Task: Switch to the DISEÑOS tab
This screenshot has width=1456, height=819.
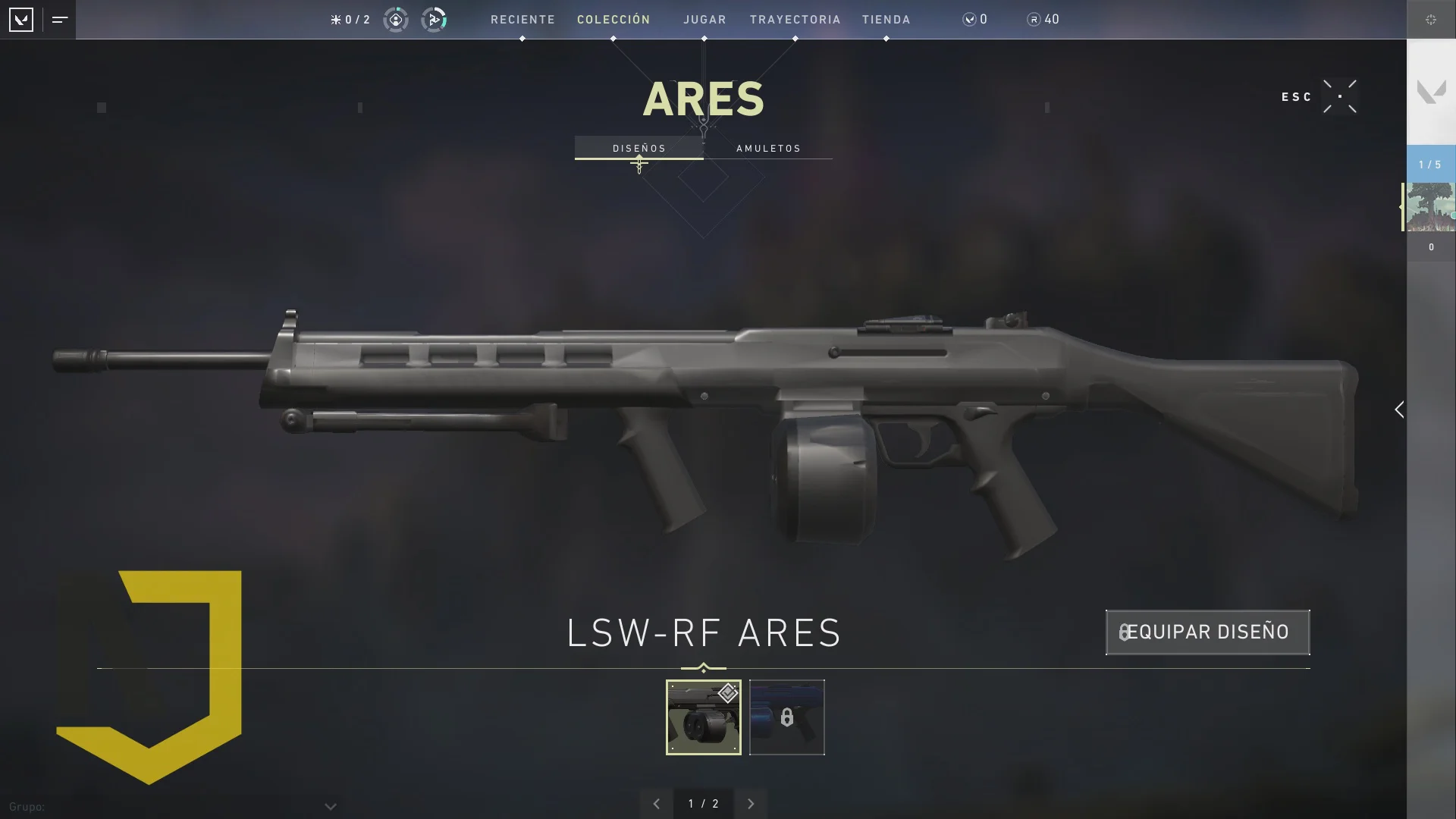Action: tap(639, 148)
